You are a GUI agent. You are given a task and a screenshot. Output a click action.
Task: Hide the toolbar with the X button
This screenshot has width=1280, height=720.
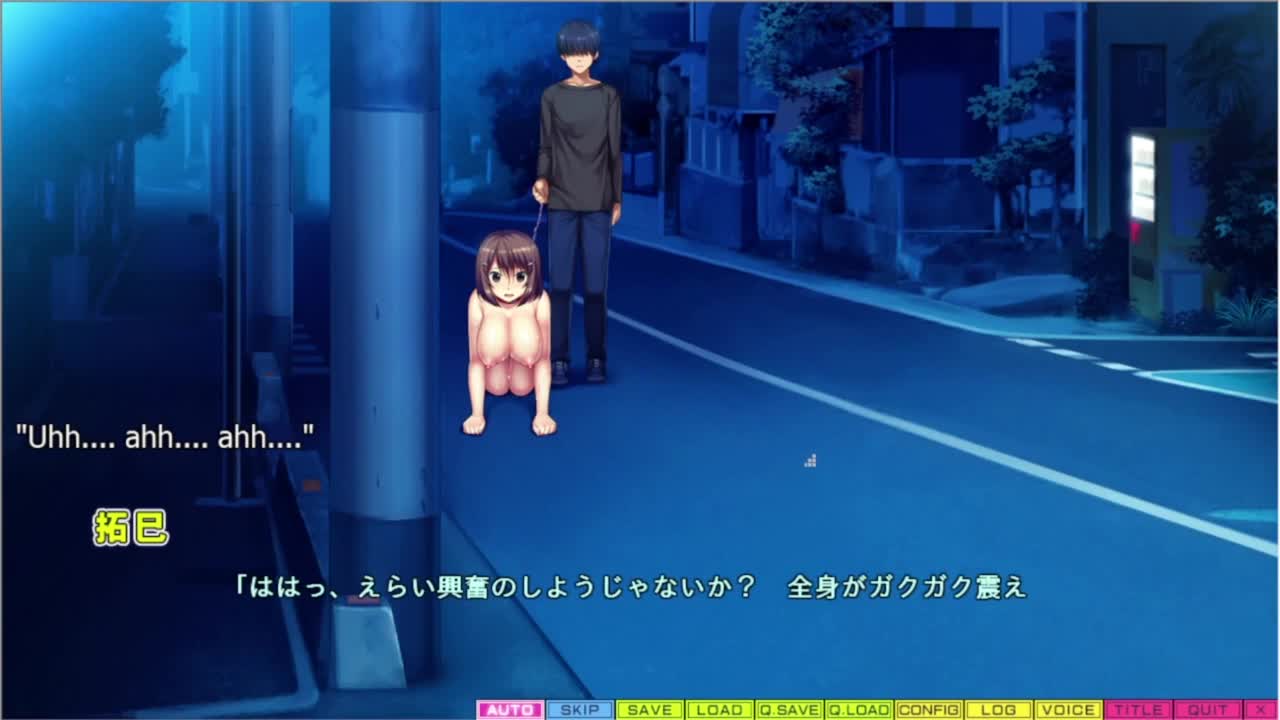click(x=1260, y=710)
